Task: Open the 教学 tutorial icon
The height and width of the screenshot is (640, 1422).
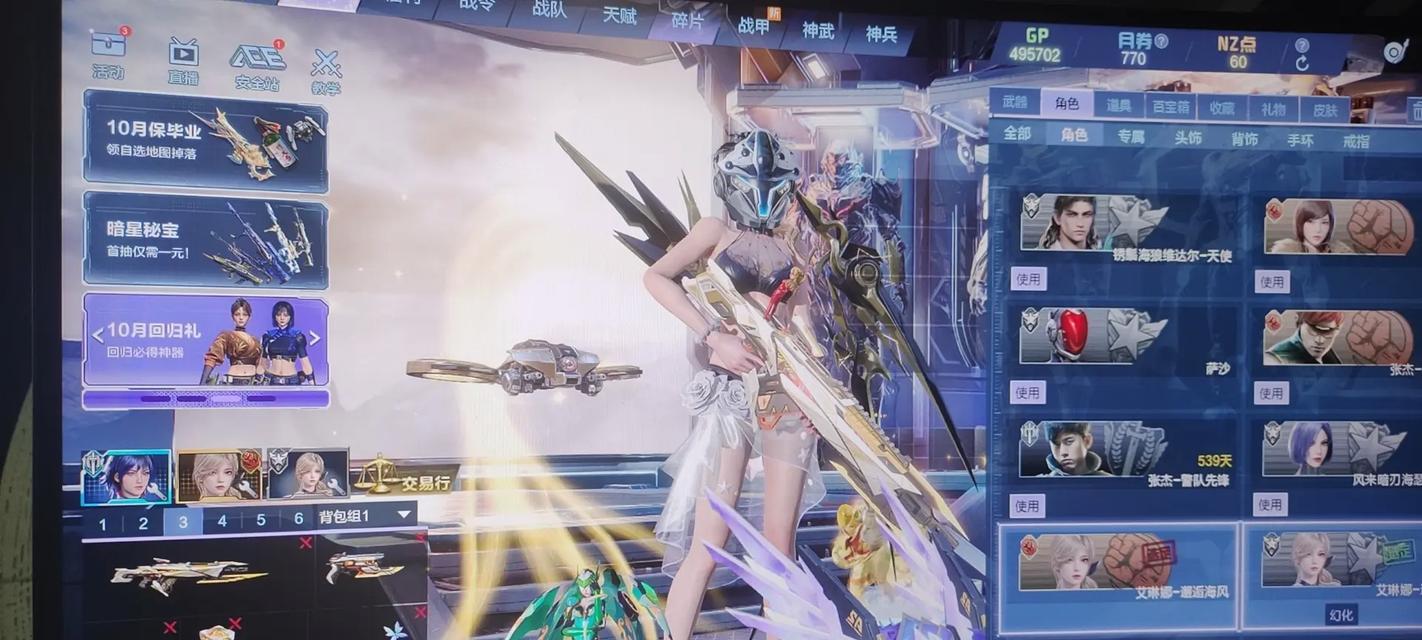Action: [x=325, y=70]
